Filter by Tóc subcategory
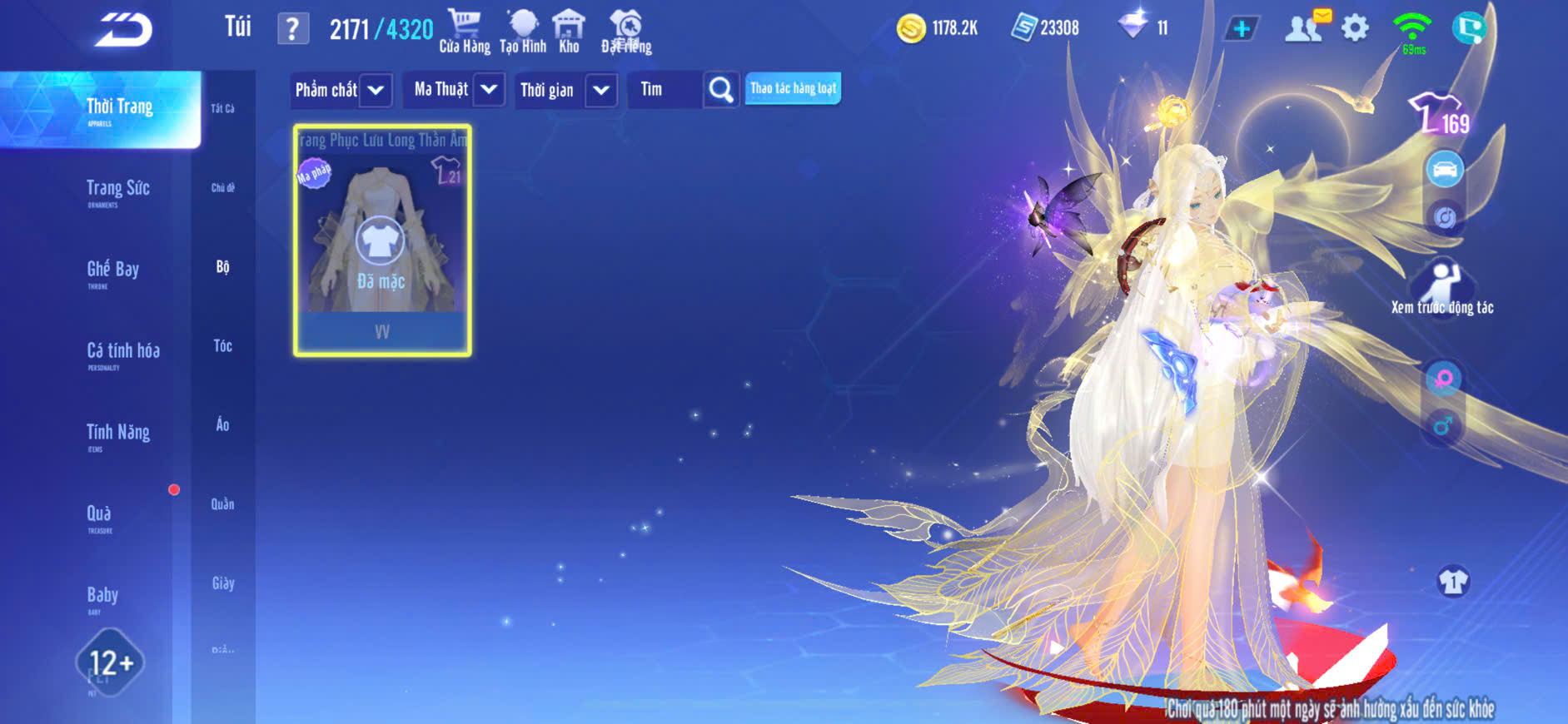The height and width of the screenshot is (724, 1568). tap(222, 345)
